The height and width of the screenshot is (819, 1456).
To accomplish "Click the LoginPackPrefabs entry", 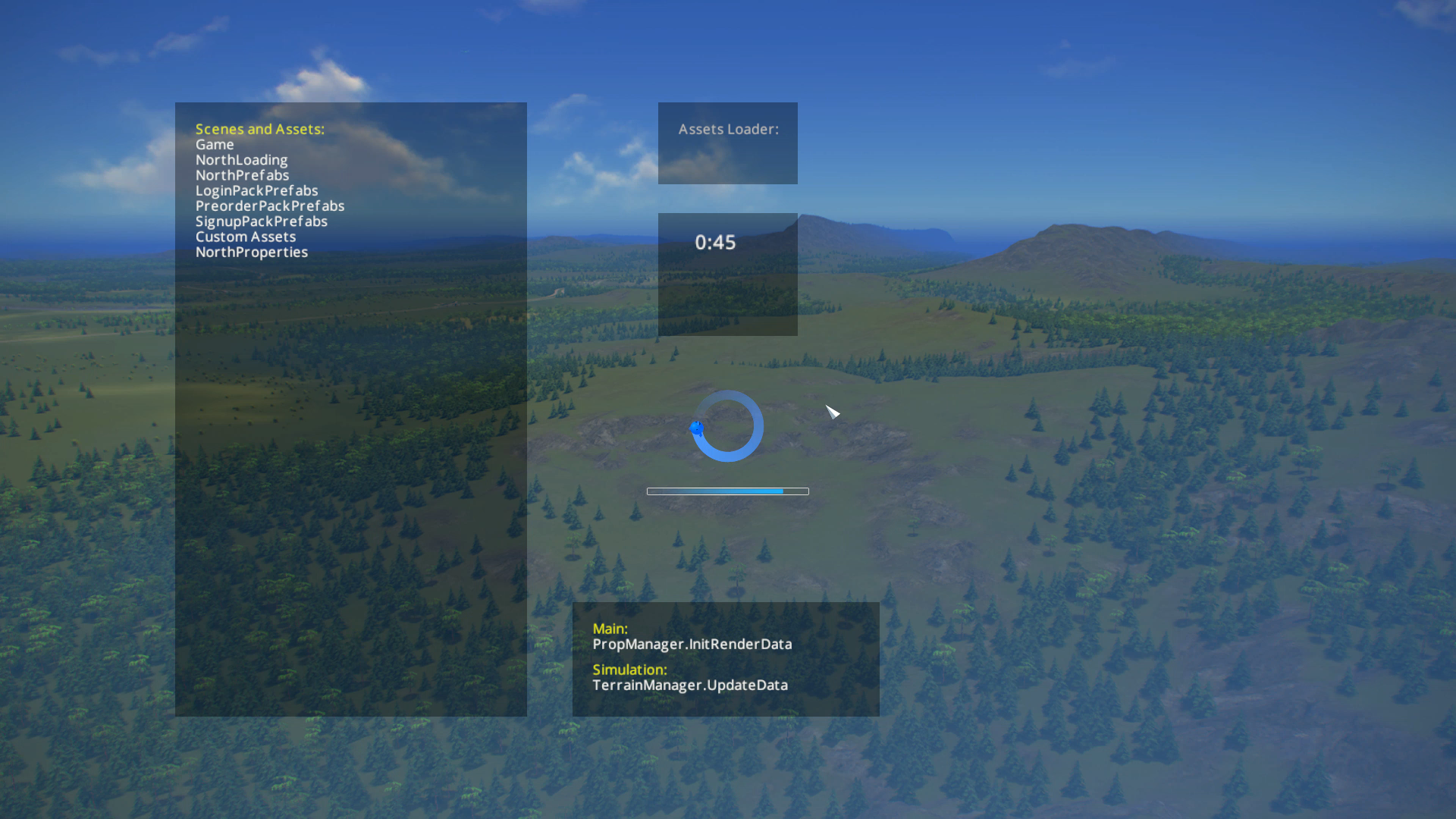I will point(256,190).
